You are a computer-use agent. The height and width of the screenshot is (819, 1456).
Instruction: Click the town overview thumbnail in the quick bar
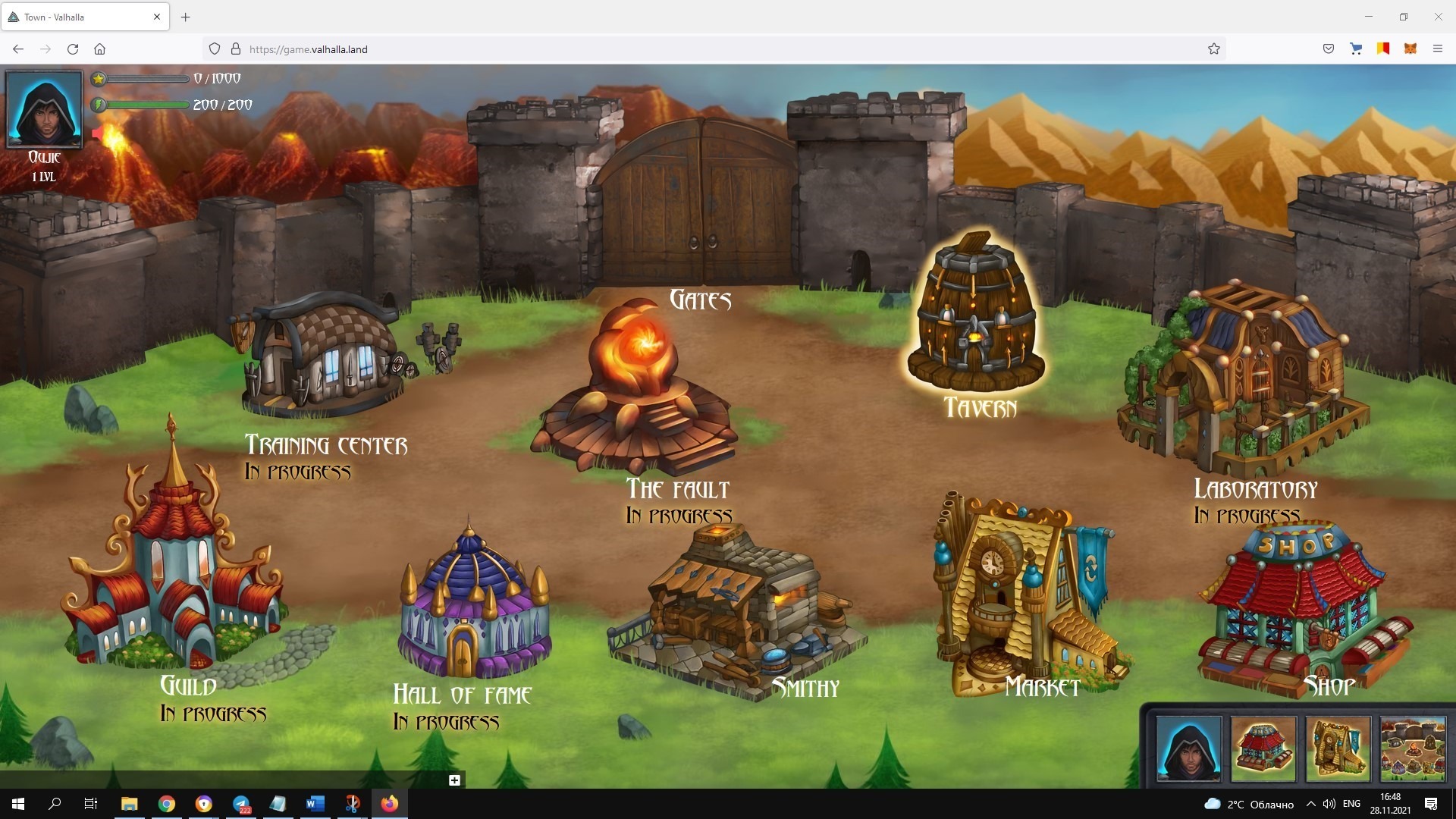tap(1412, 748)
